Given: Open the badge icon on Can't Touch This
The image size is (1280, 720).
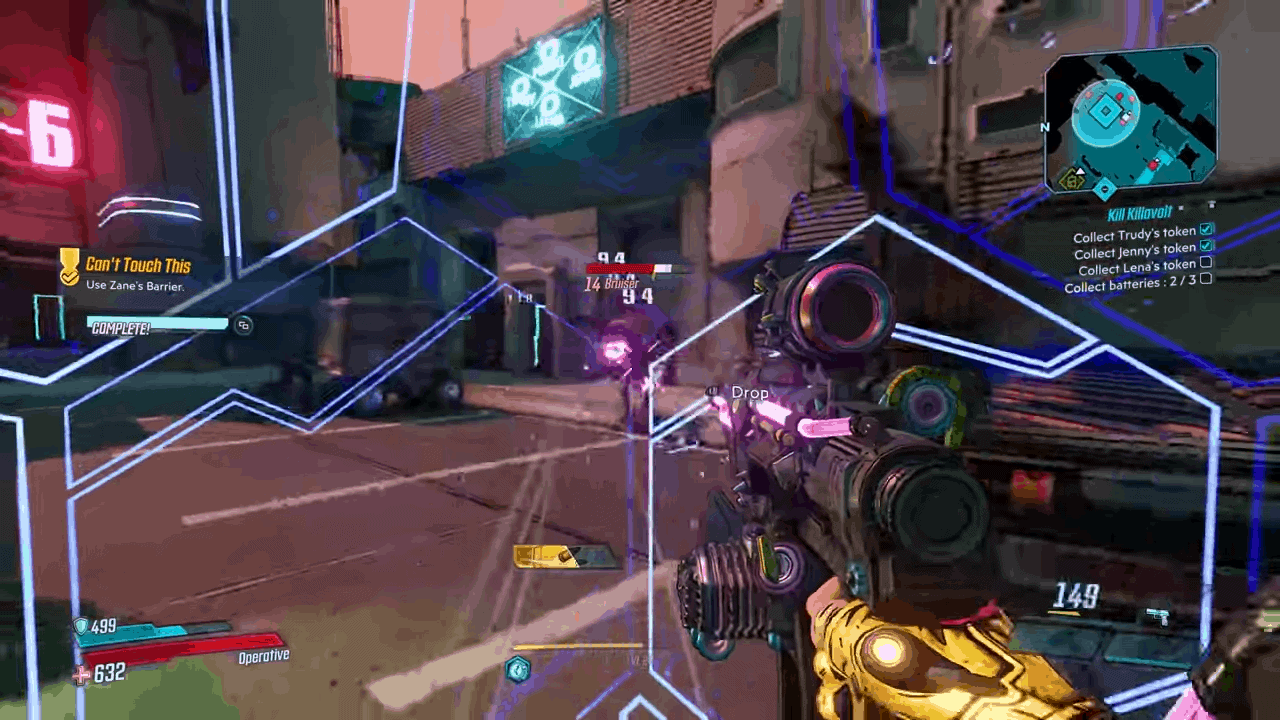Looking at the screenshot, I should pyautogui.click(x=69, y=268).
